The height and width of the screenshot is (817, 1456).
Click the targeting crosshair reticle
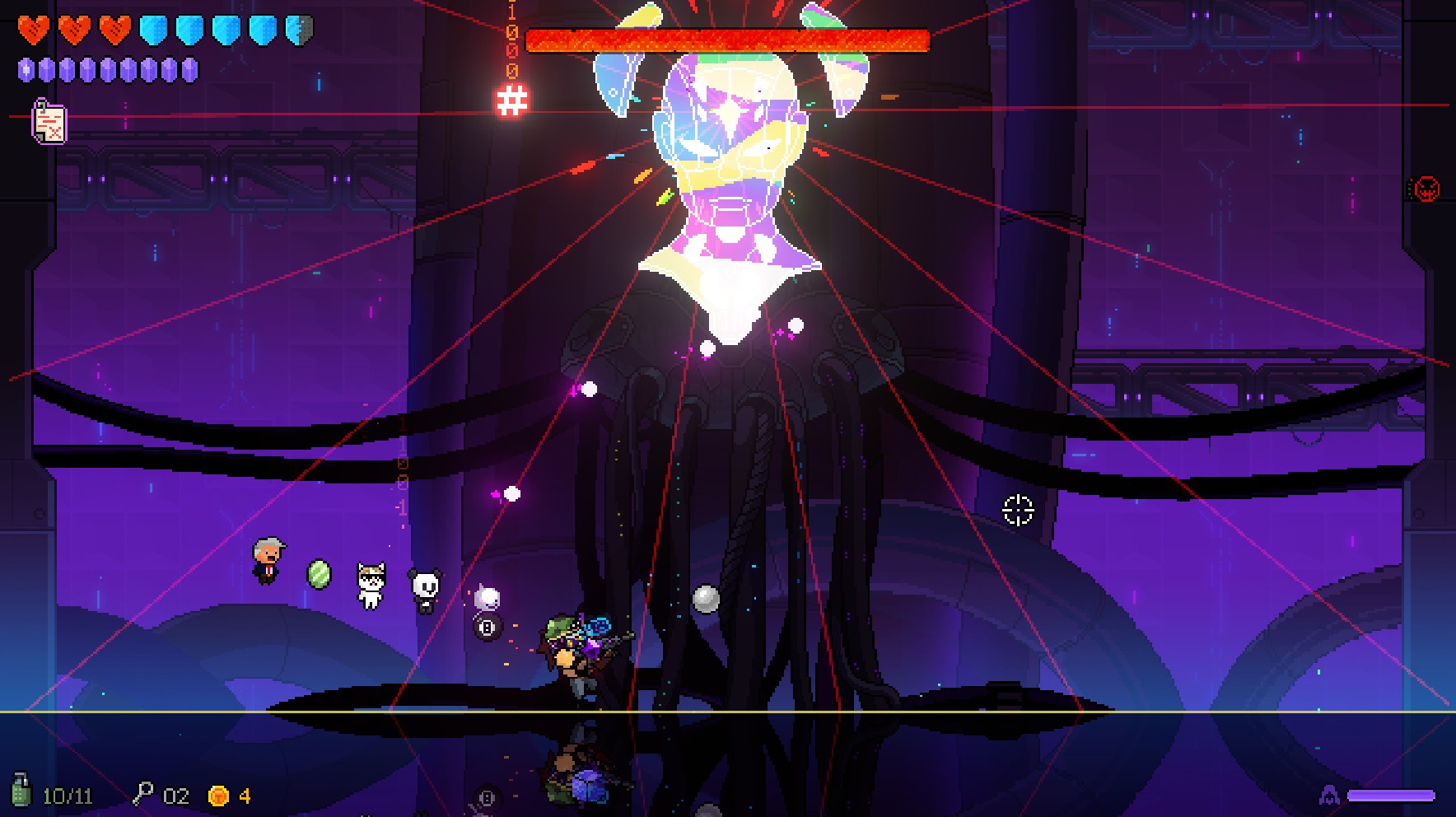[x=1017, y=511]
